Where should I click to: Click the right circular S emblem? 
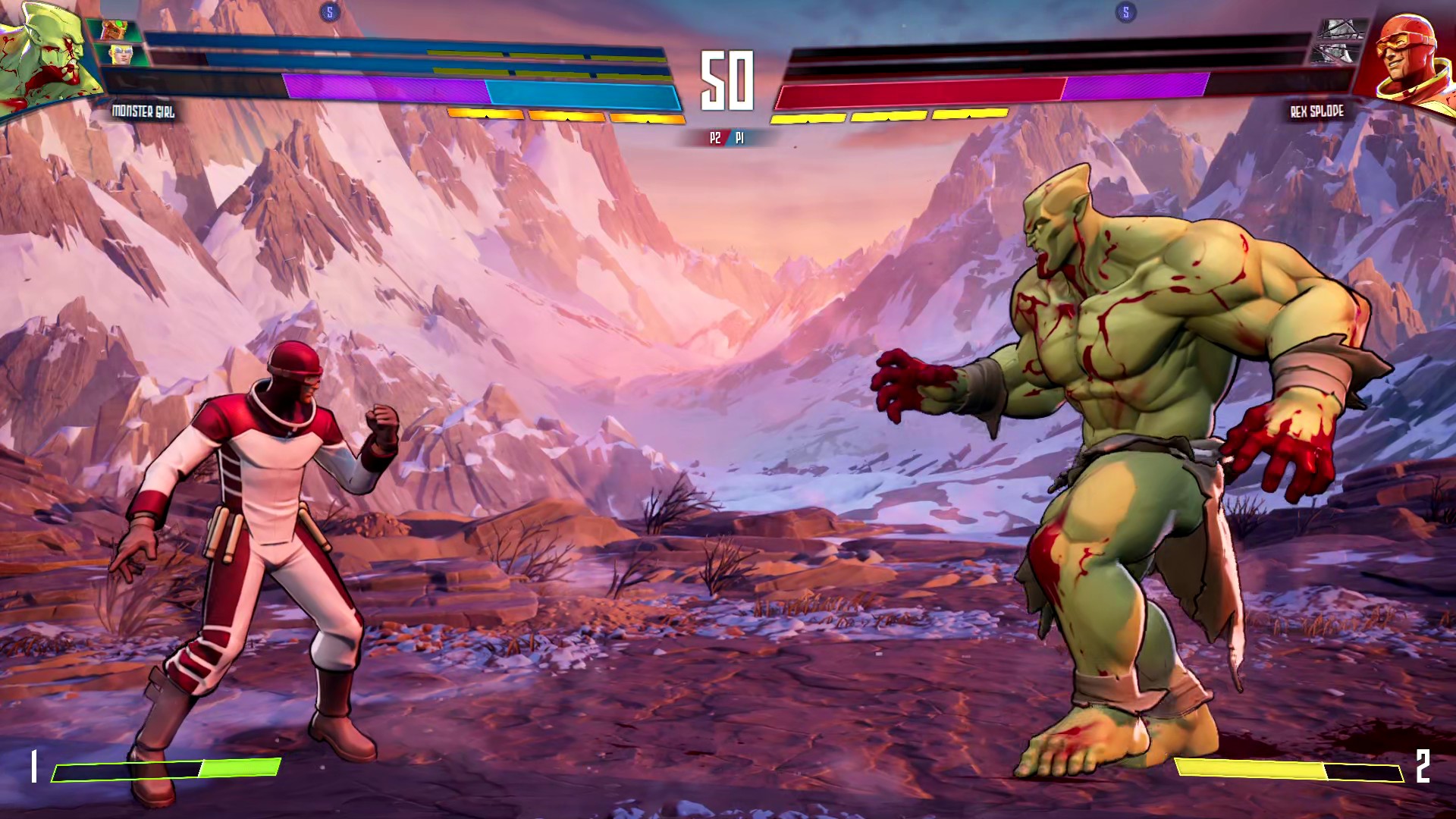pyautogui.click(x=1126, y=11)
